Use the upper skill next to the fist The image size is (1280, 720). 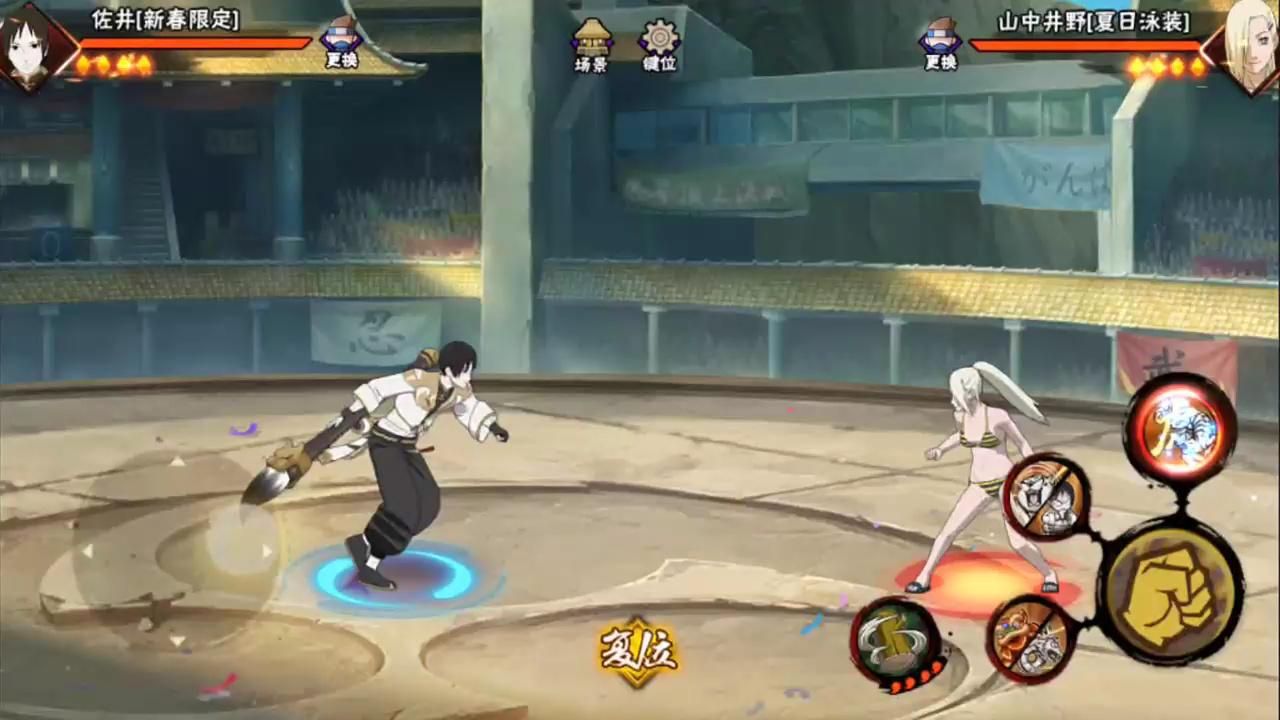click(x=1046, y=497)
